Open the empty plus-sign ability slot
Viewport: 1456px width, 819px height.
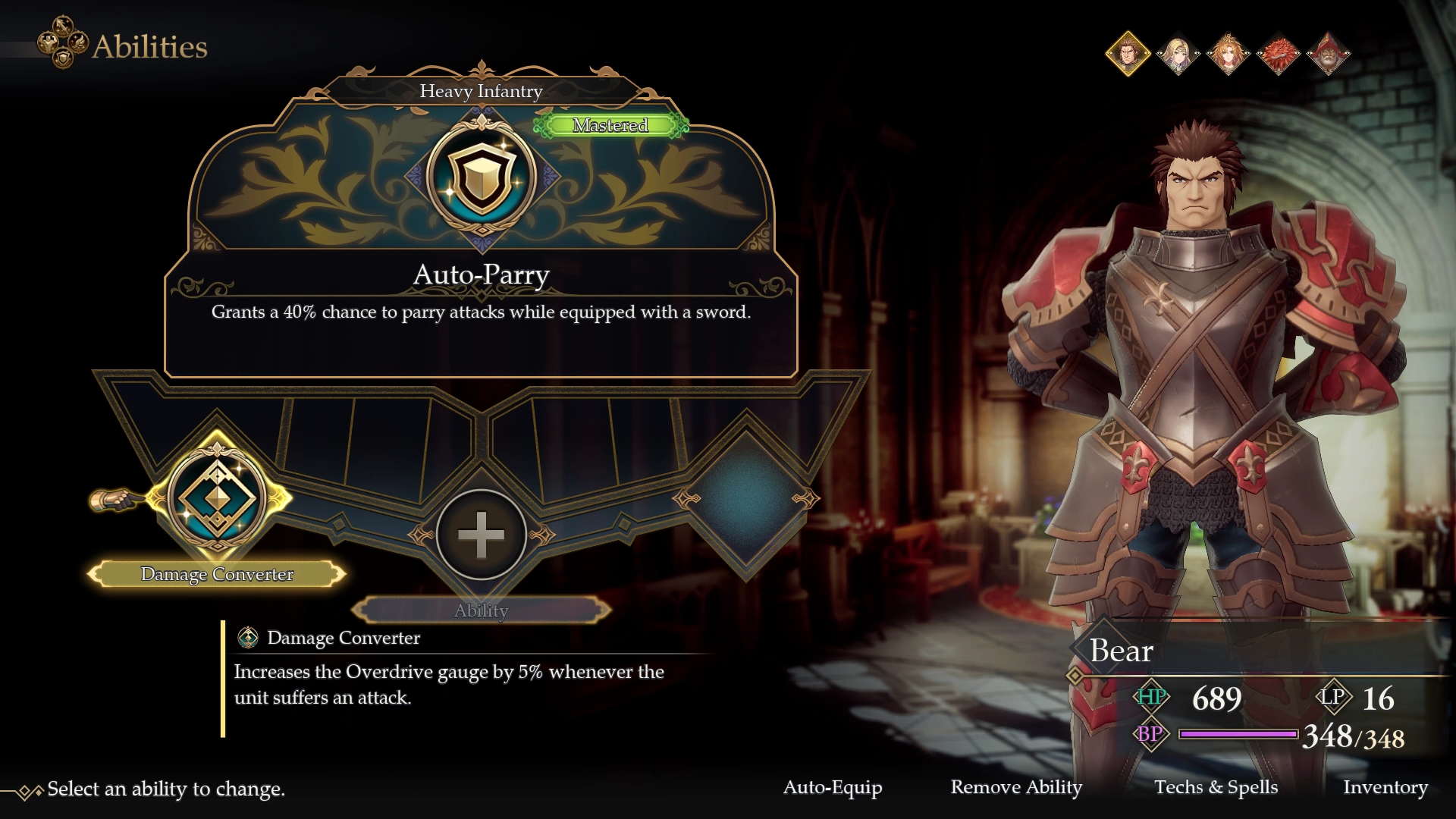point(481,535)
